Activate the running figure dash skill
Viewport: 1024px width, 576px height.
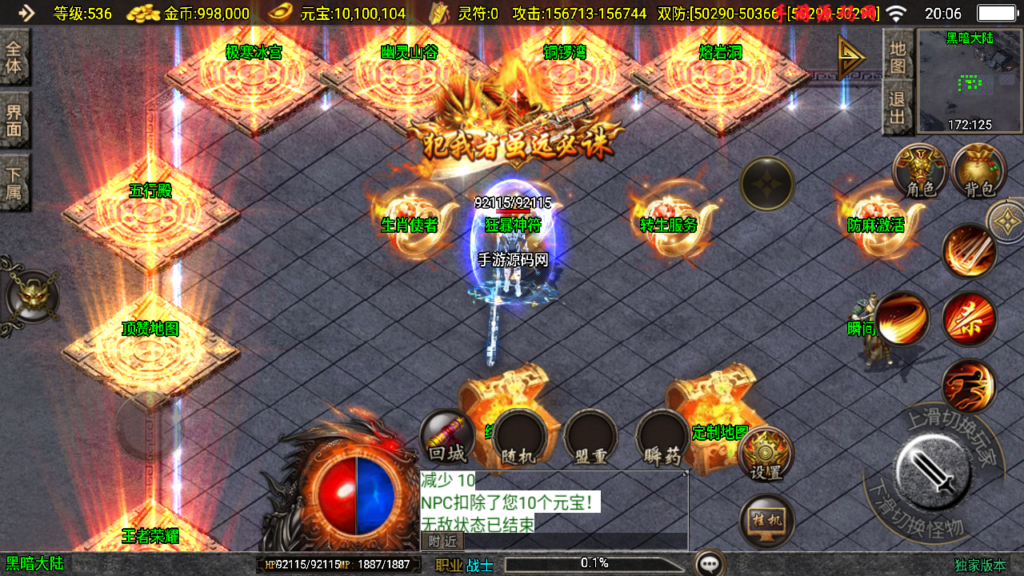[x=968, y=386]
